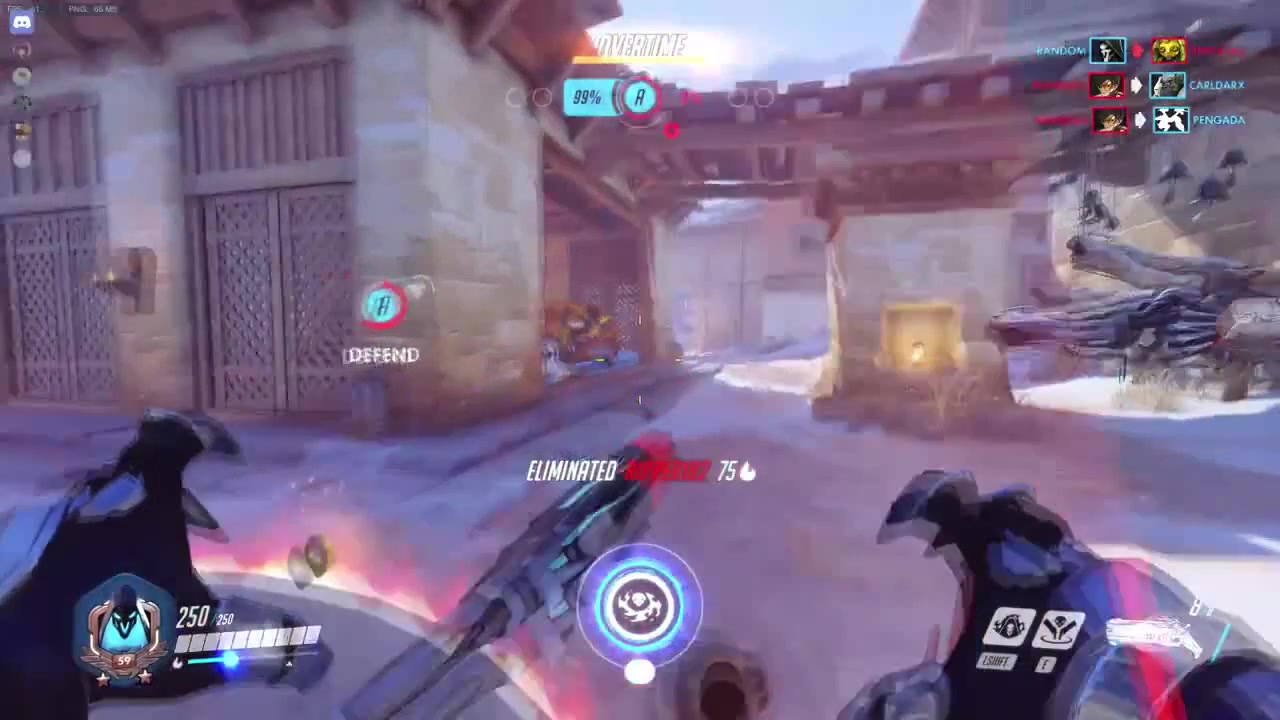Click the OVERTIME banner
Screen dimensions: 1280x720
pos(640,46)
